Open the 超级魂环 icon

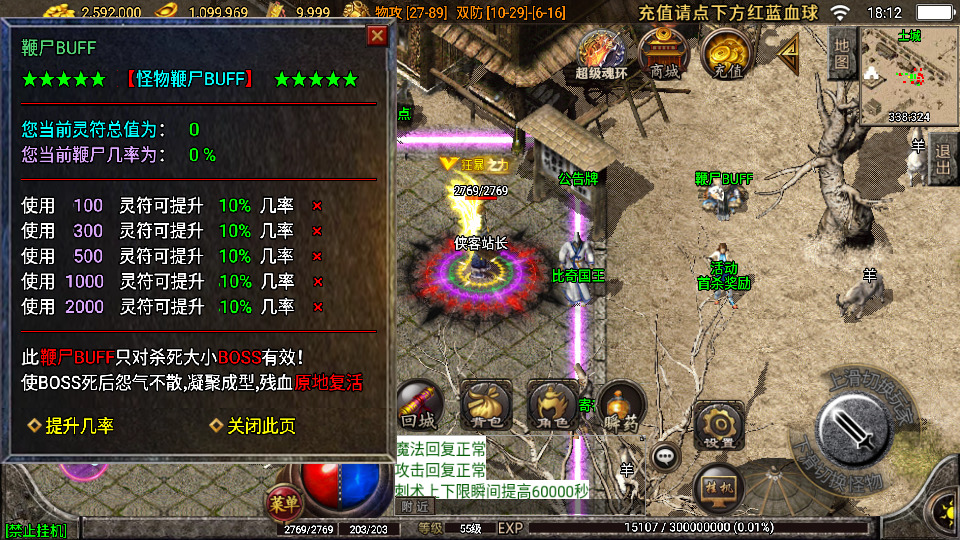pos(602,52)
